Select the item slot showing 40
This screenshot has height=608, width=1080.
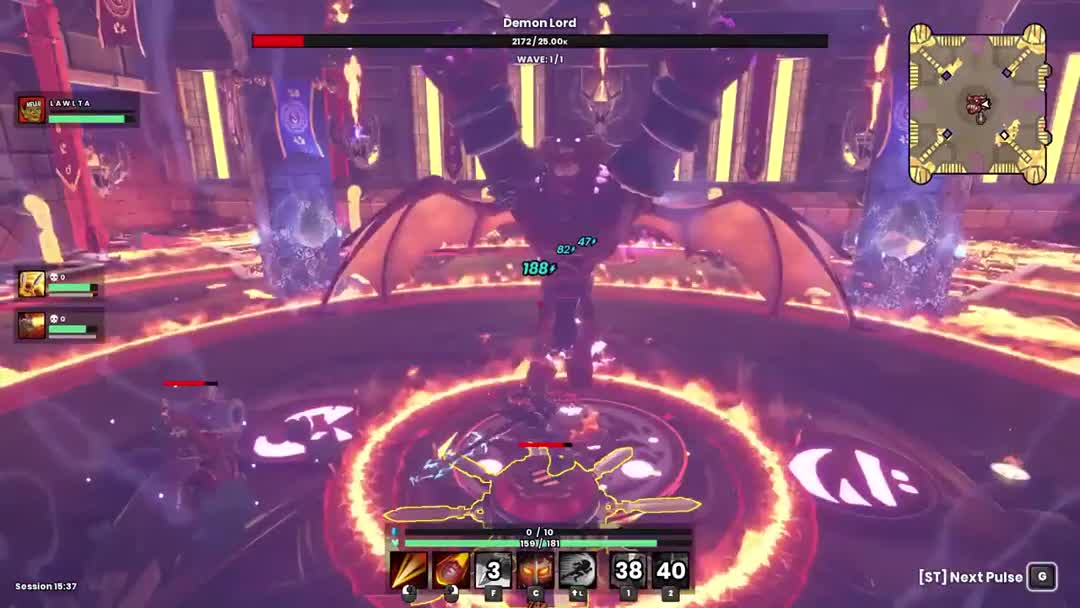click(671, 570)
